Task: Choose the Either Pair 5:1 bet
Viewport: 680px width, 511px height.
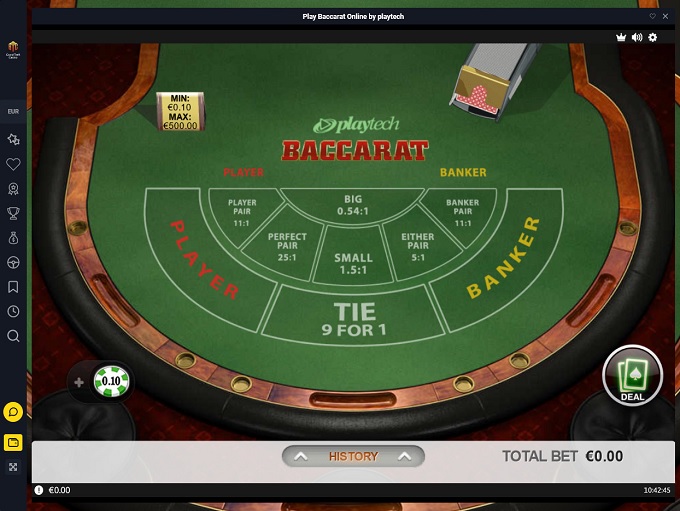Action: coord(418,247)
